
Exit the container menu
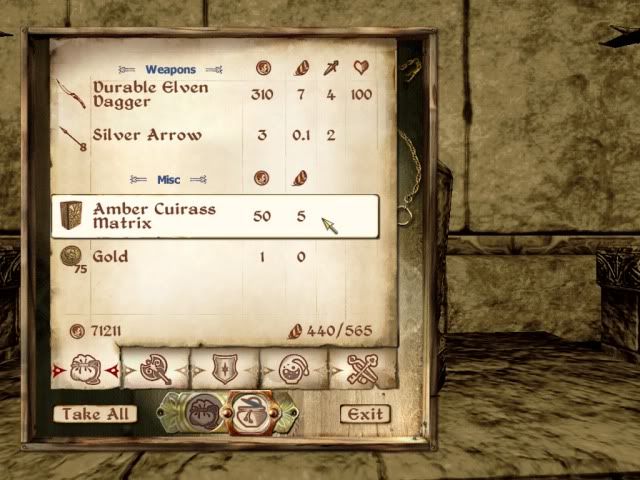364,413
